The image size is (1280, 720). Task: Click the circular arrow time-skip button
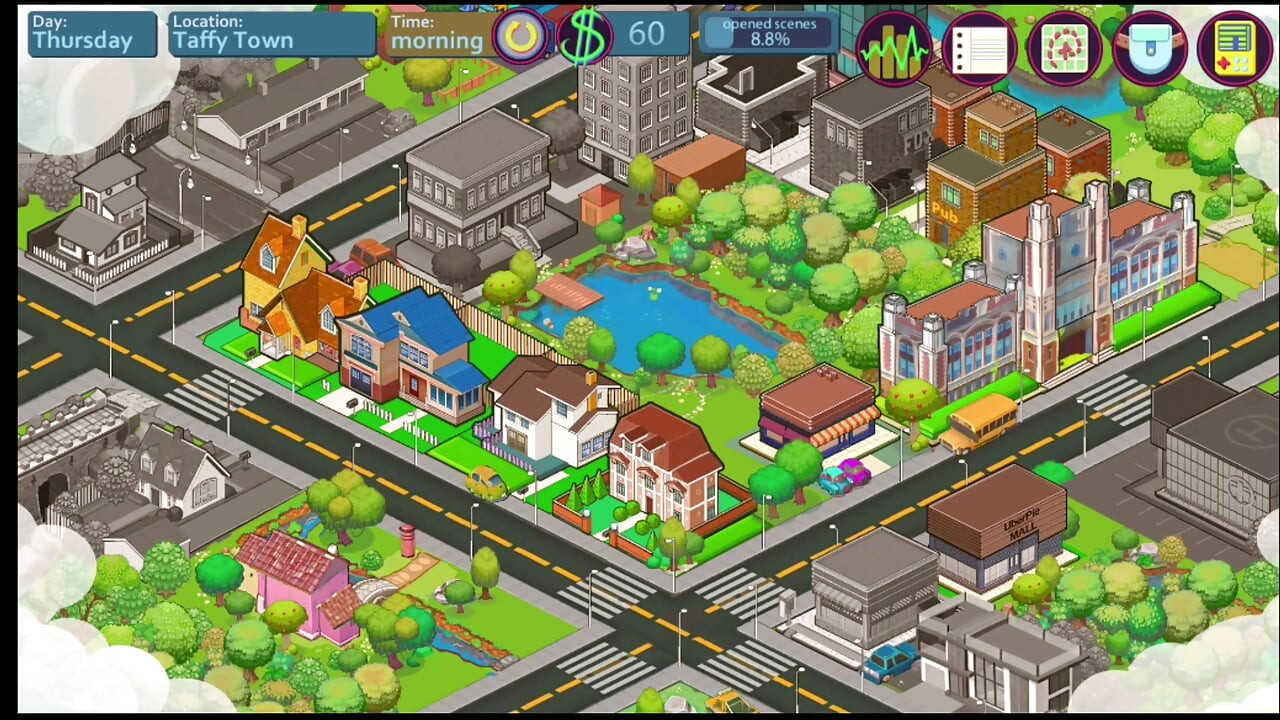pos(520,37)
